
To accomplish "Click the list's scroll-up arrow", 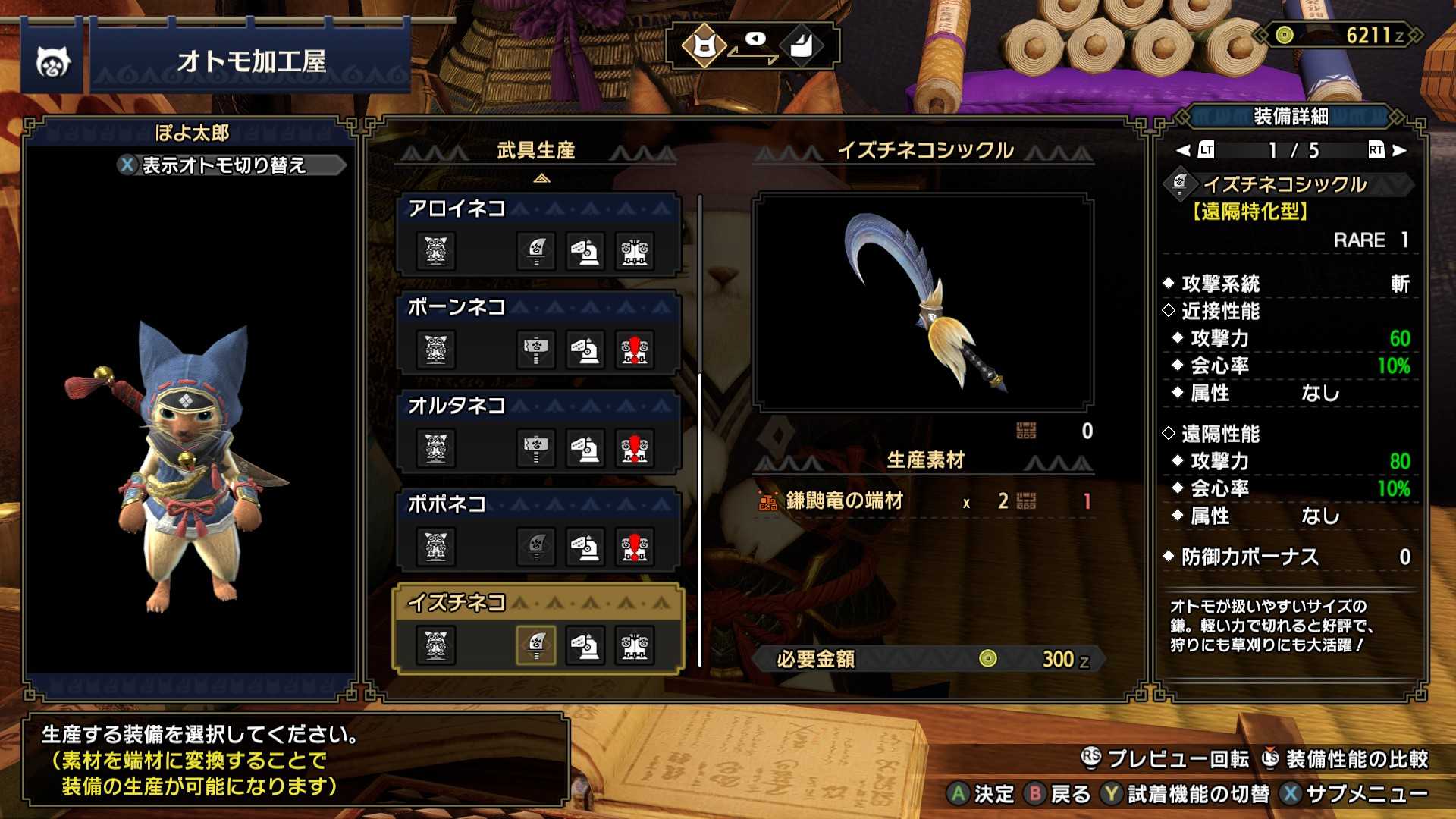I will 541,179.
